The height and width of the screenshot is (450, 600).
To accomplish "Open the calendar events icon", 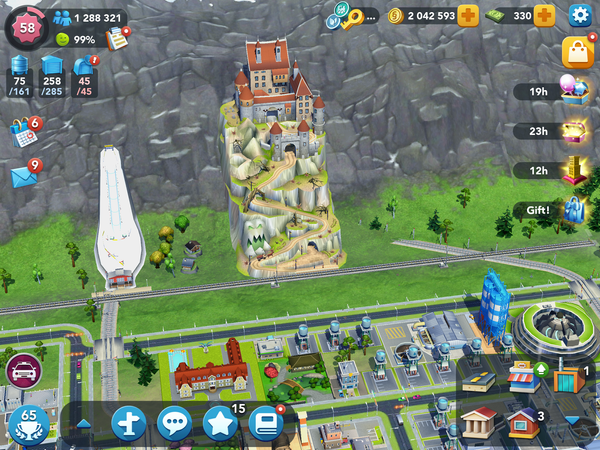I will click(x=24, y=132).
